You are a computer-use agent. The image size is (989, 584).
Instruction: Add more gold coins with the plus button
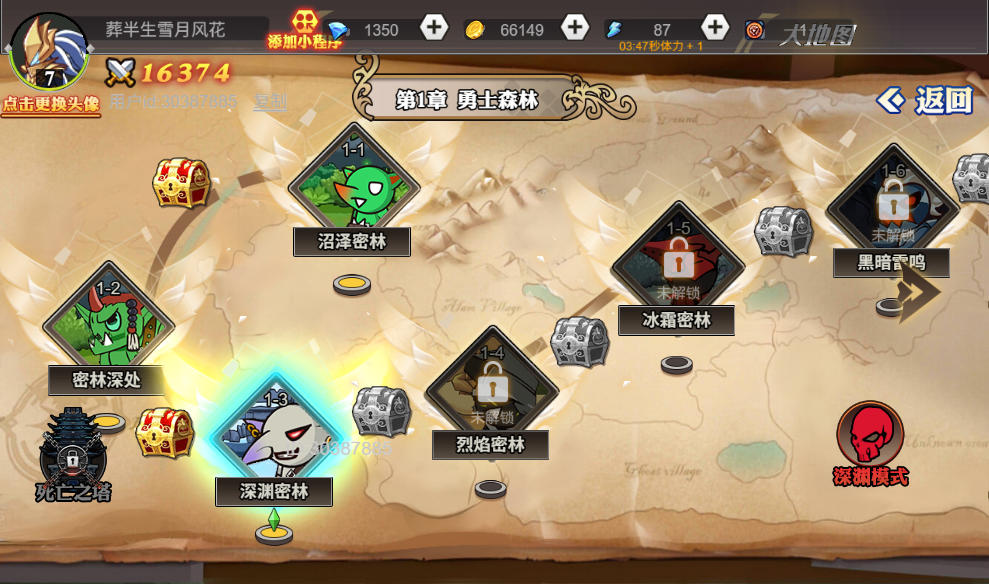tap(575, 28)
